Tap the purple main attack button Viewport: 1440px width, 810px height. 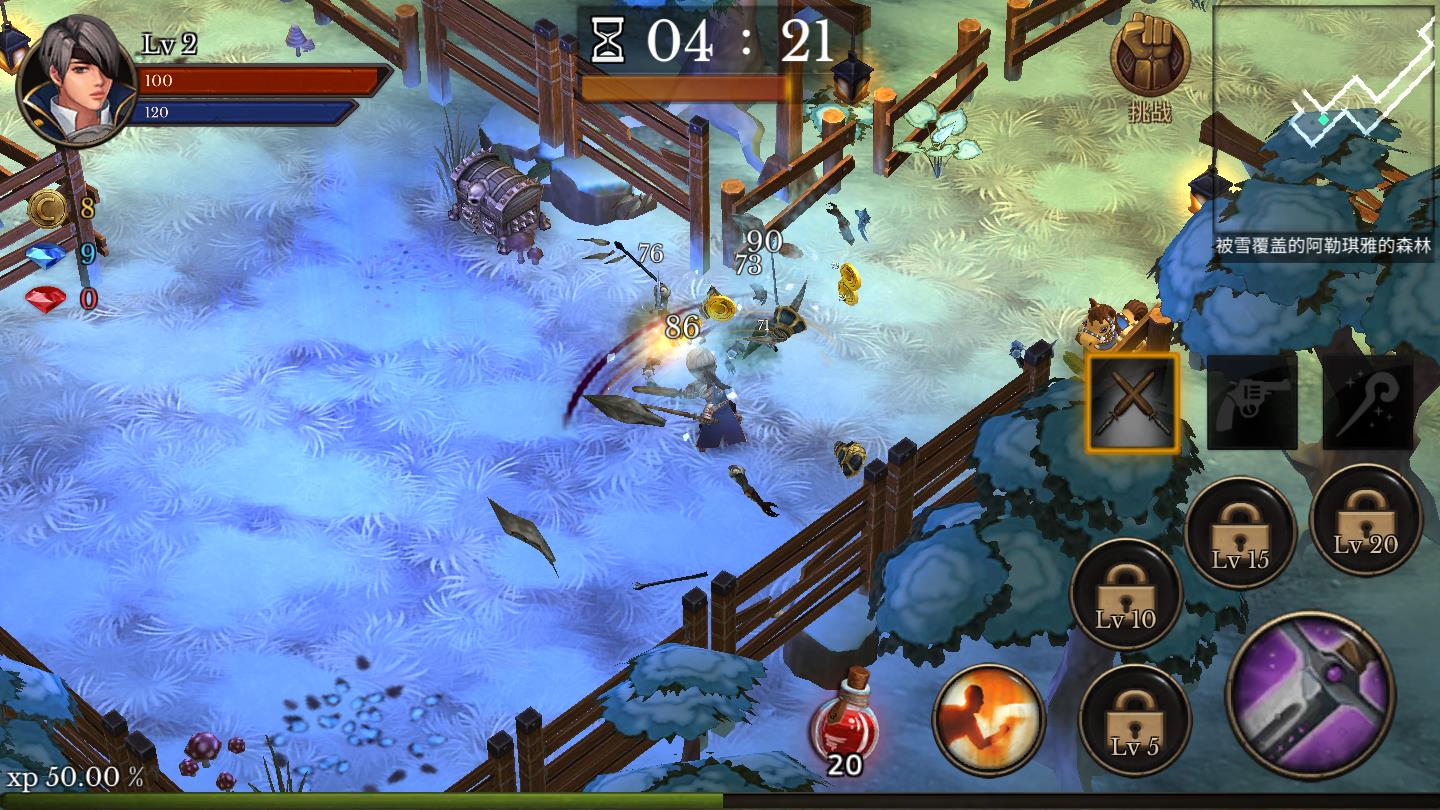(x=1310, y=695)
